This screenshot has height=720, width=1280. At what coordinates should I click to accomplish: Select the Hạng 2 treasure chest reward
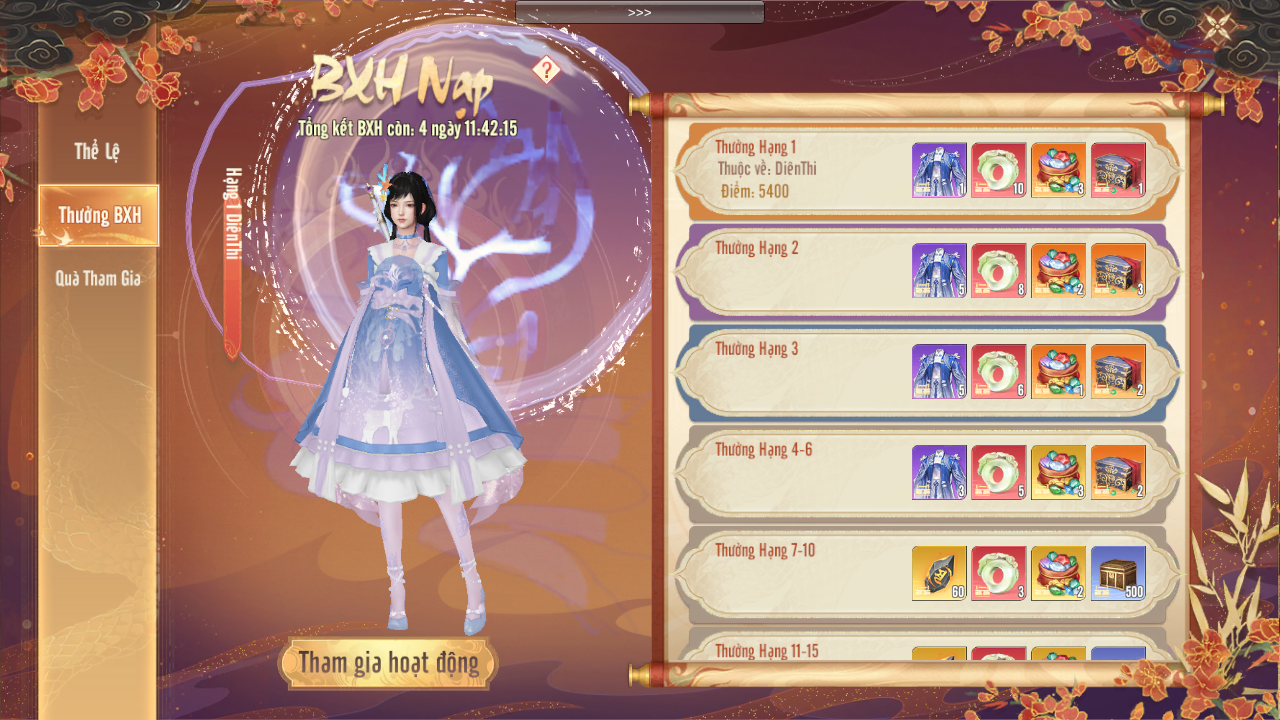coord(1119,271)
